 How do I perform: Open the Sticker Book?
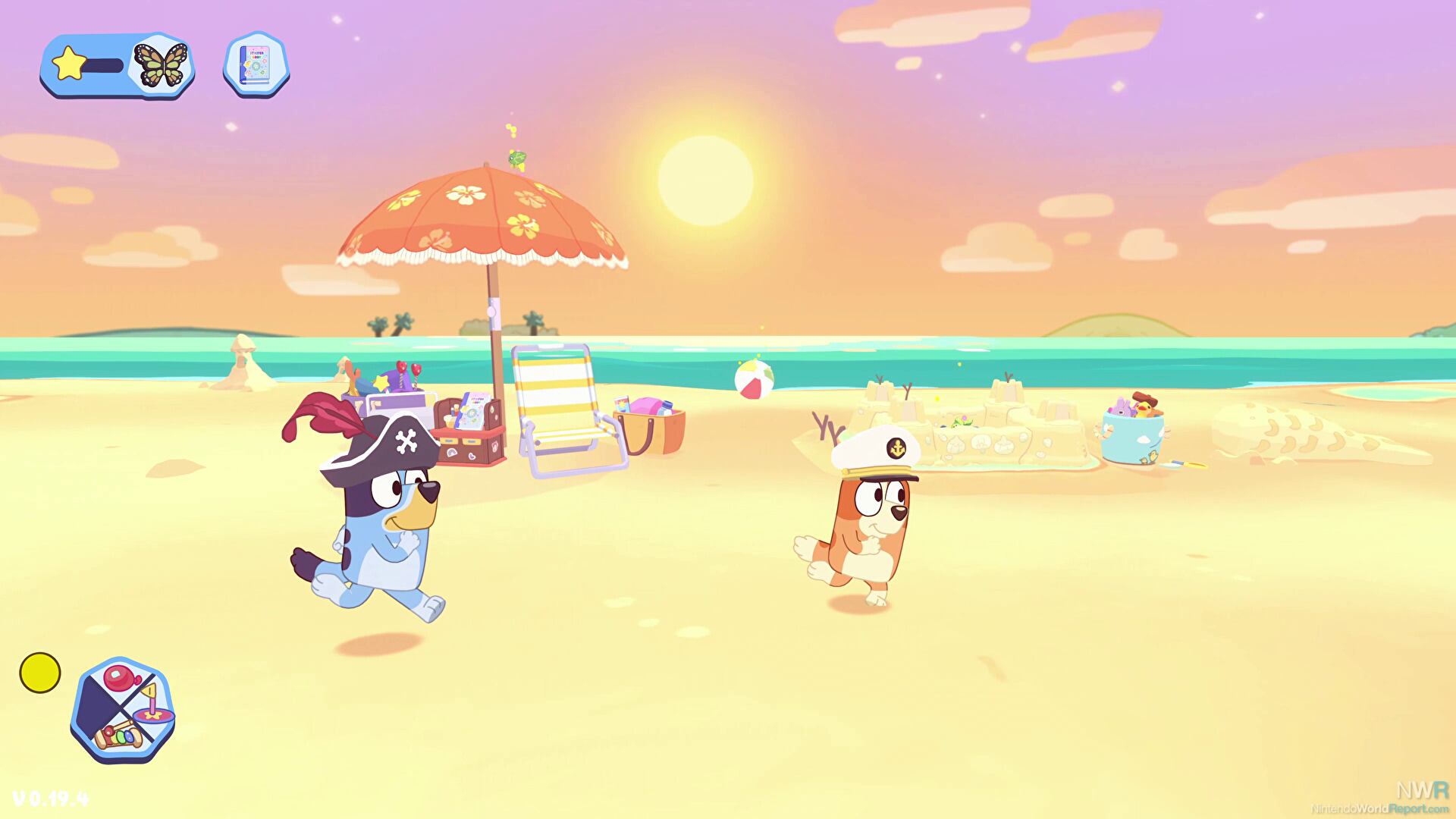coord(255,64)
